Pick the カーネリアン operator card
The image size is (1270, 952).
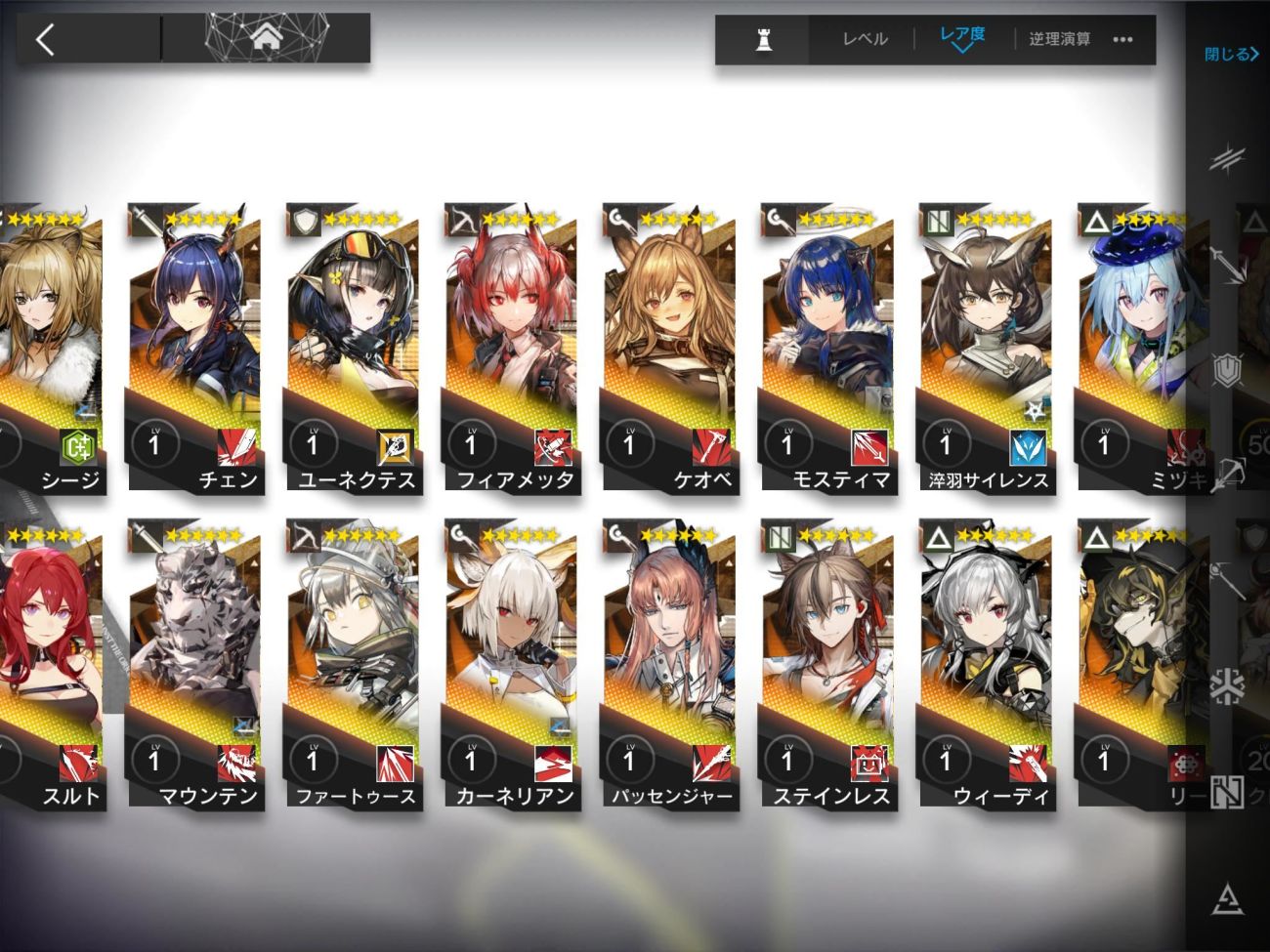[x=510, y=664]
